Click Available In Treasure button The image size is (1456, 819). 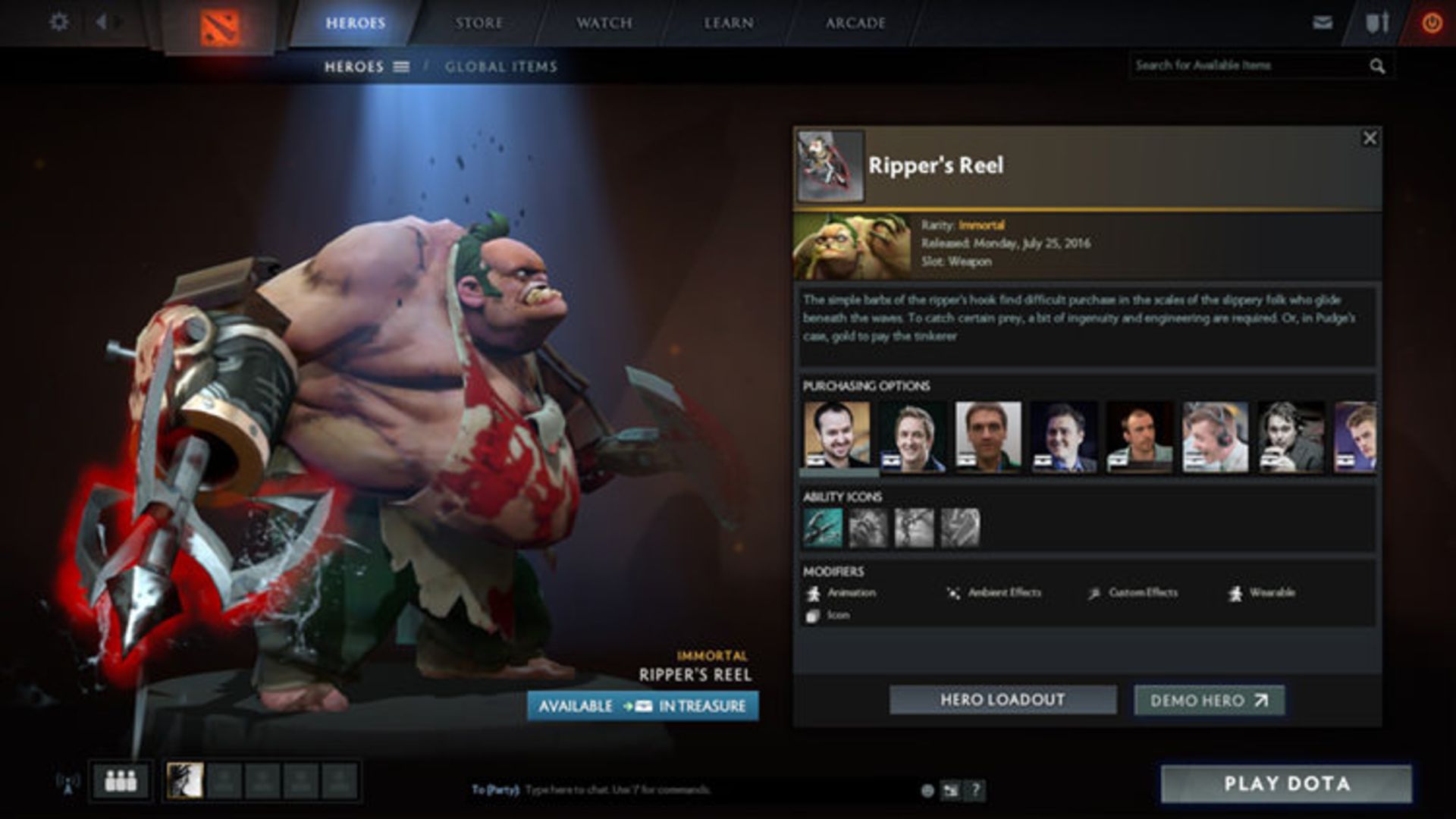[642, 706]
